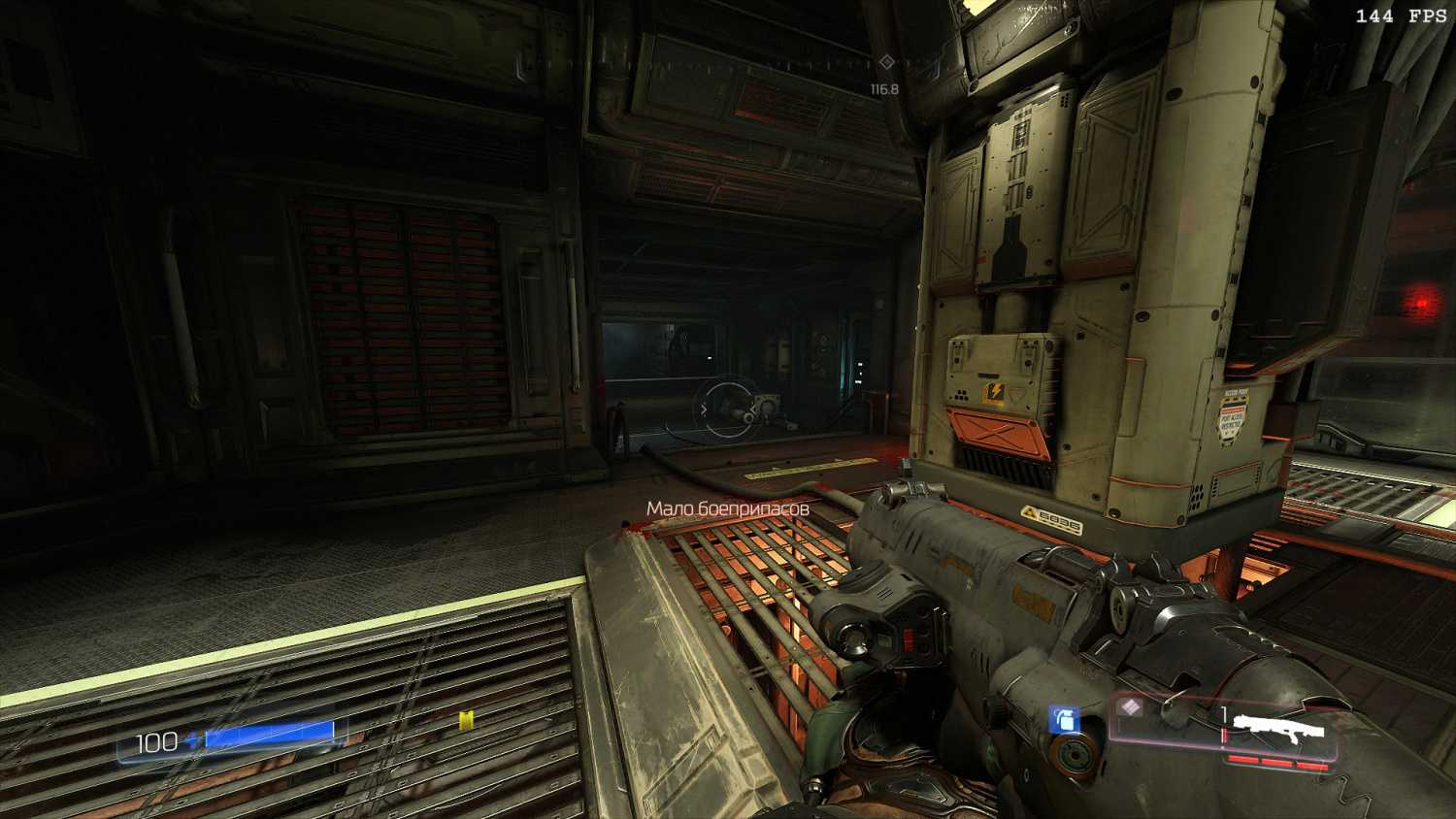Click the yellow keycard indicator icon
The height and width of the screenshot is (819, 1456).
click(467, 720)
